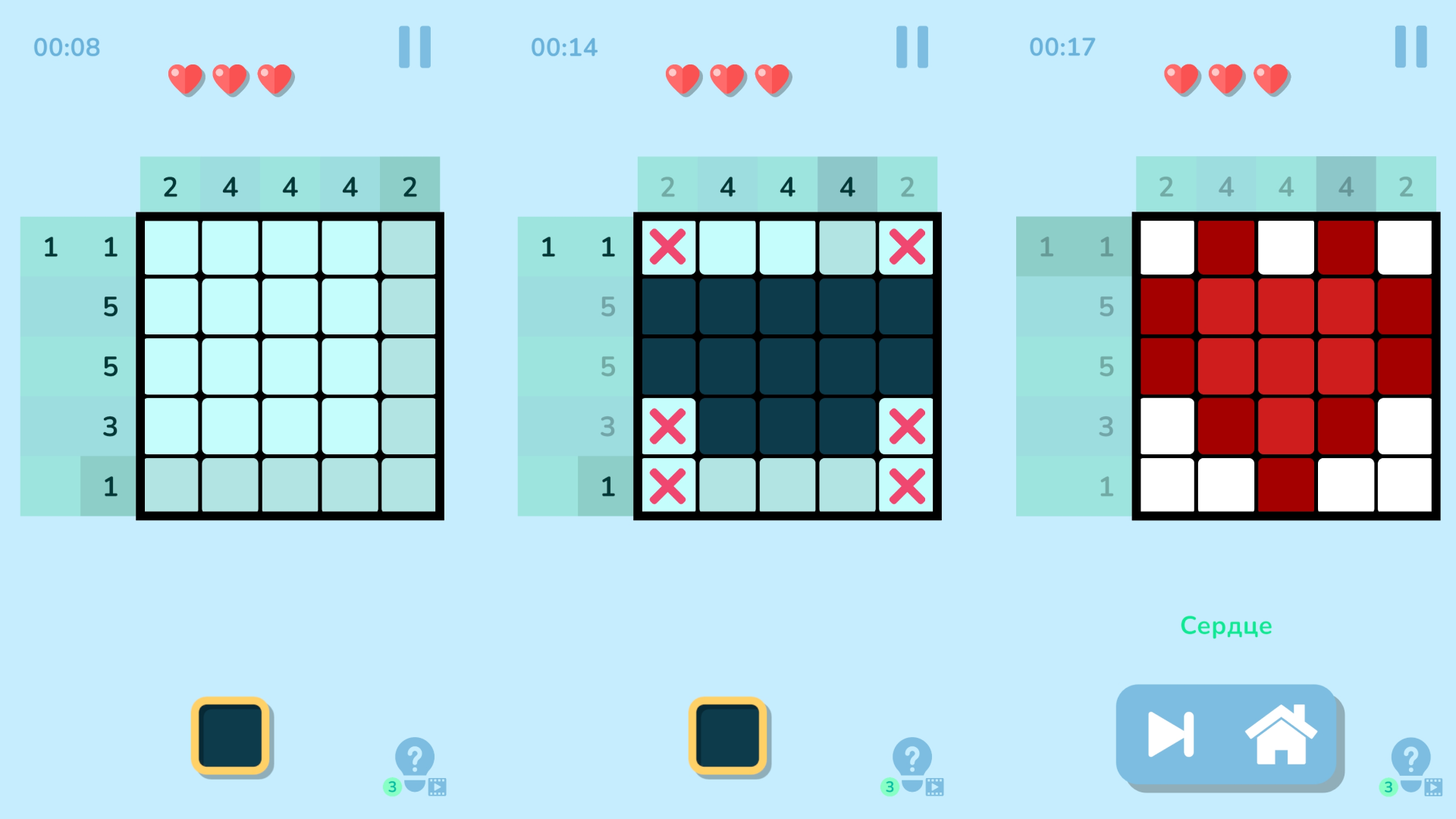Fill the top-left cell of the left grid
The image size is (1456, 819).
tap(168, 246)
